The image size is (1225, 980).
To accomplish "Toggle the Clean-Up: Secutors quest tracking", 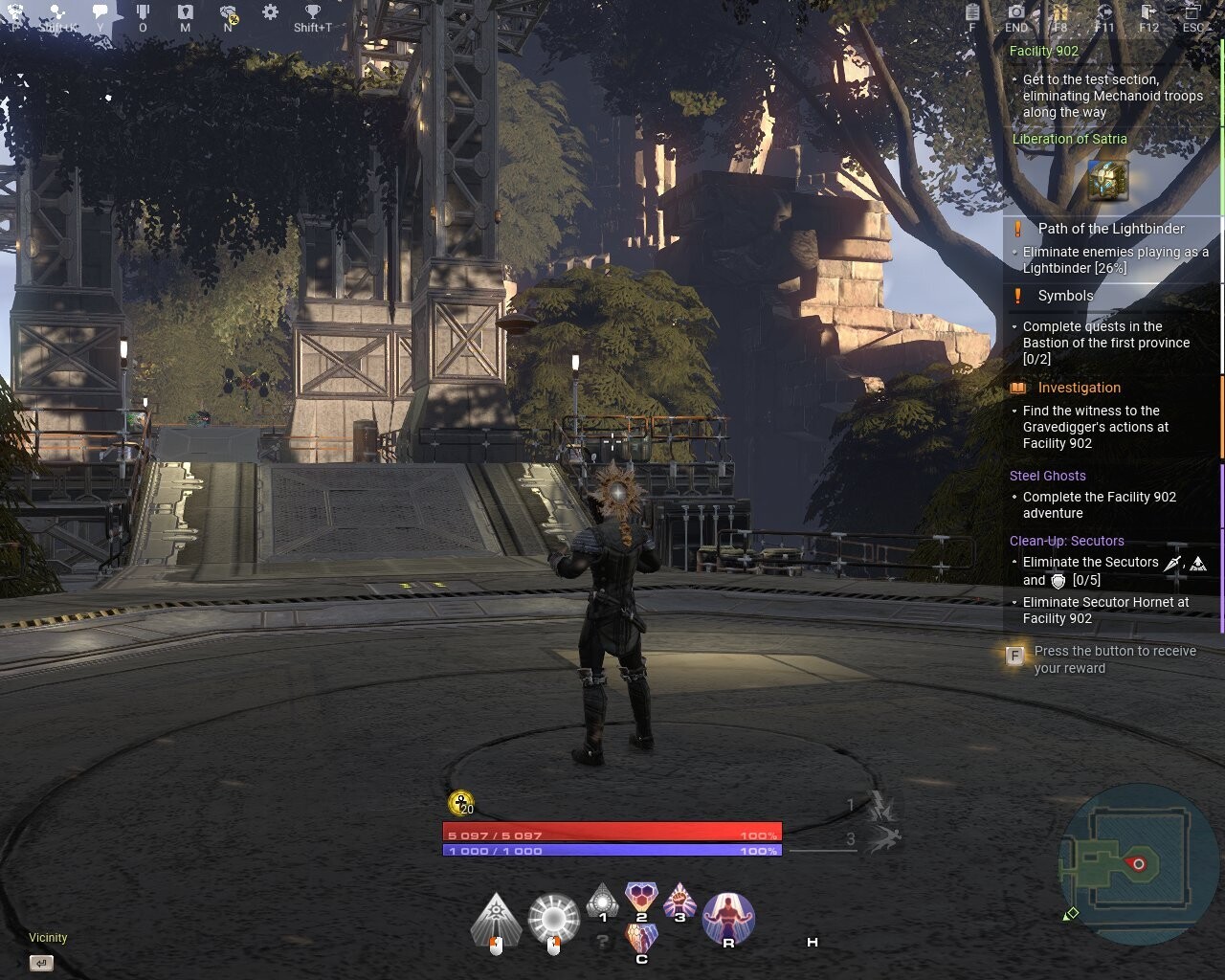I will coord(1065,541).
